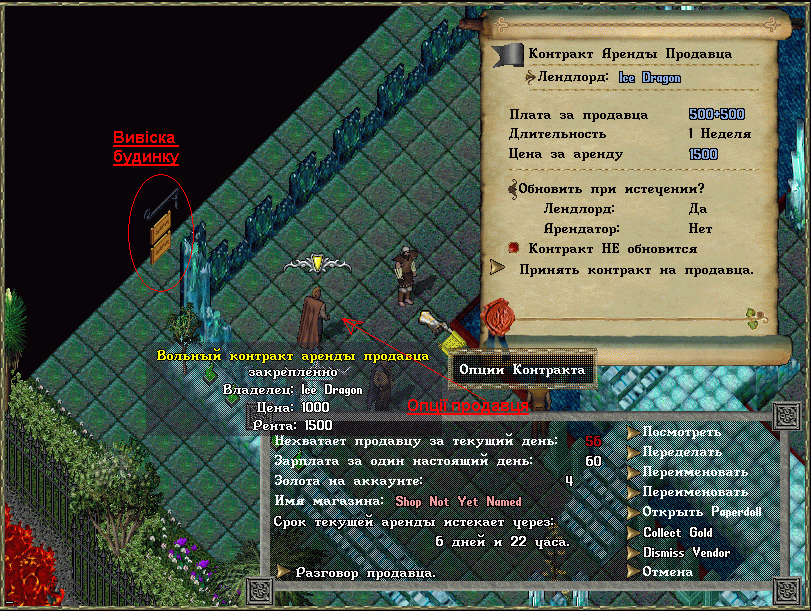Choose the "Посмотреть" vendor option
The height and width of the screenshot is (611, 811).
(633, 432)
